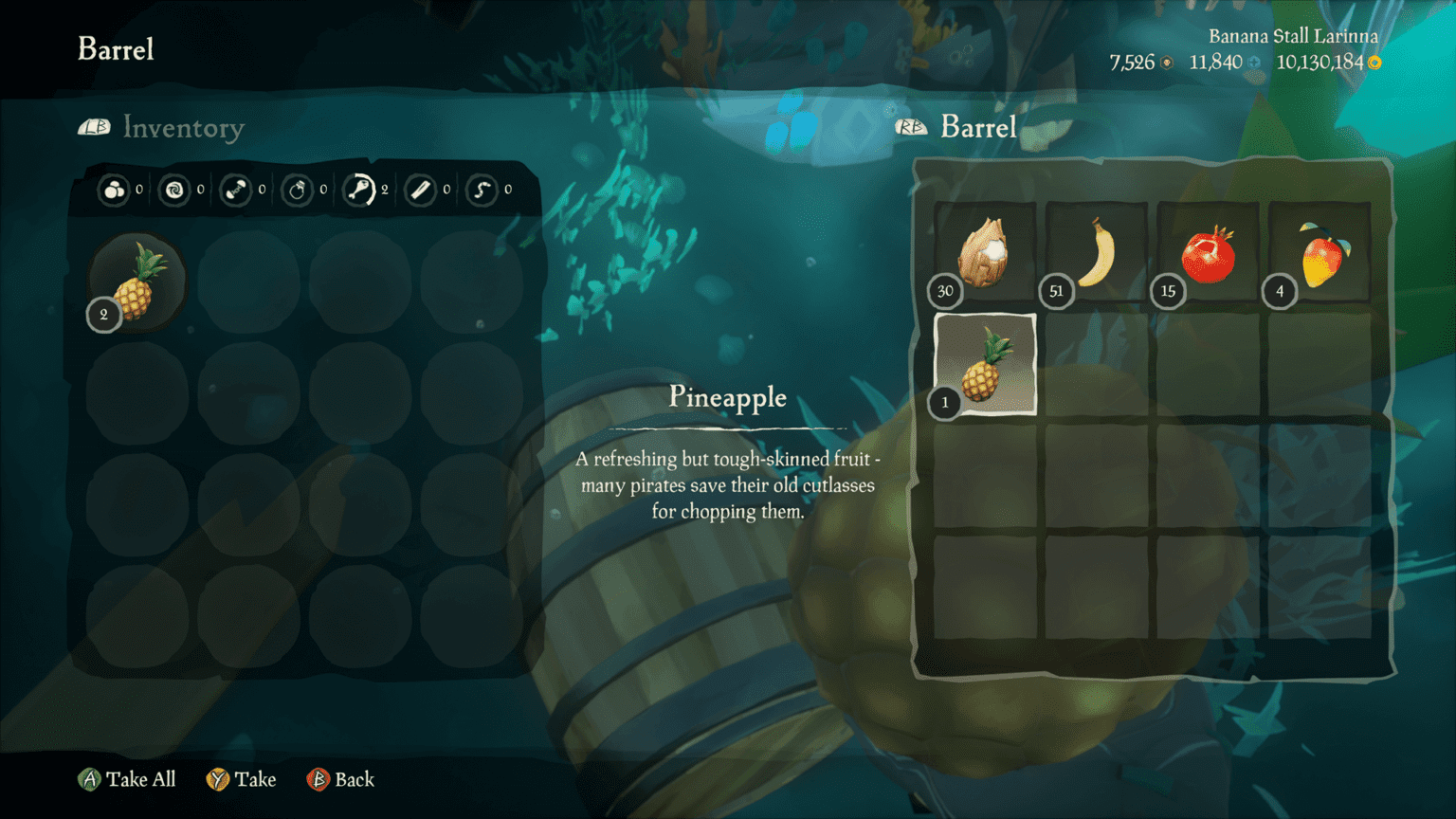1456x819 pixels.
Task: Take the selected pineapple
Action: pos(242,779)
